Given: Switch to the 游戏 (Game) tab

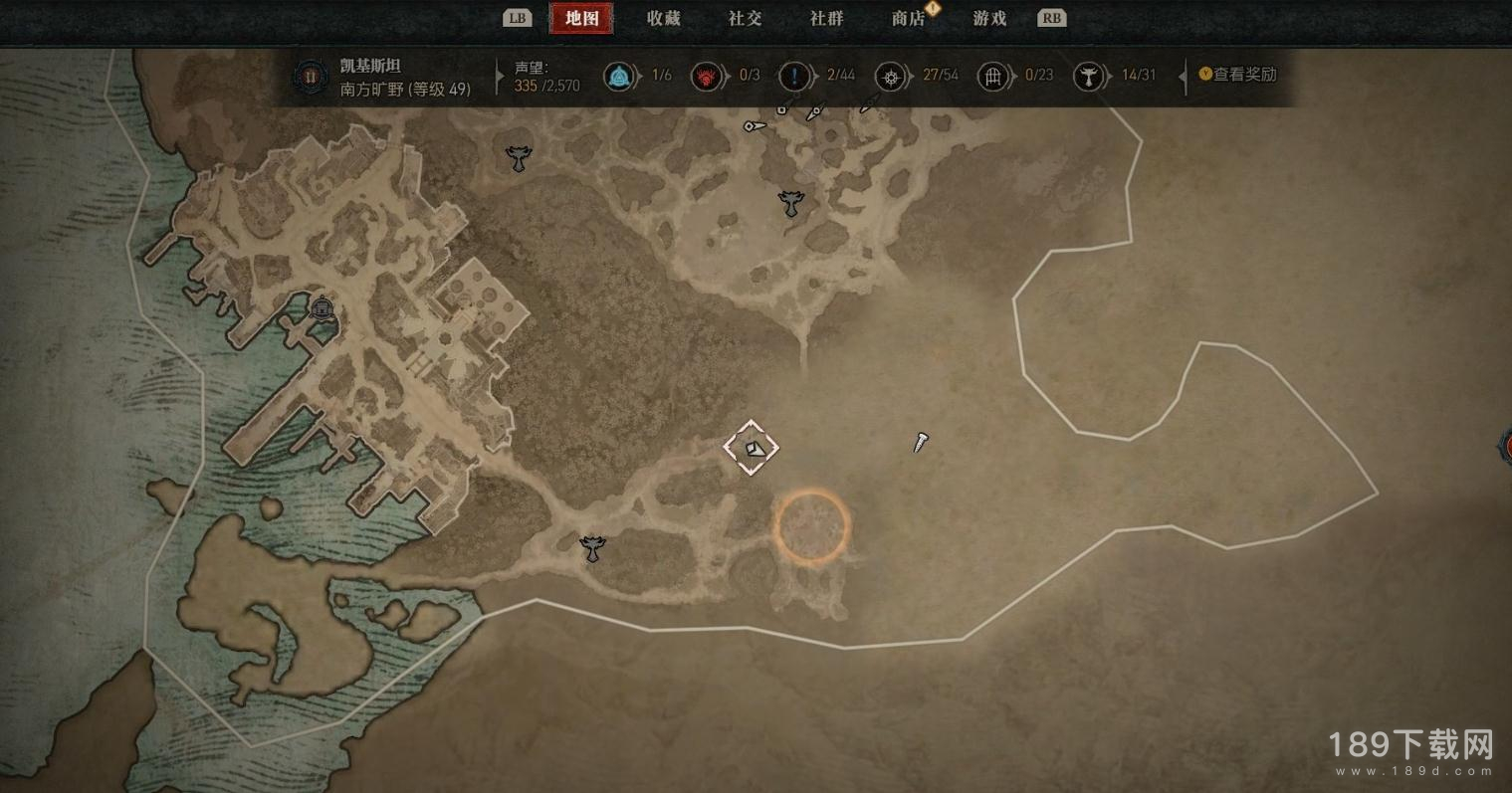Looking at the screenshot, I should tap(989, 18).
